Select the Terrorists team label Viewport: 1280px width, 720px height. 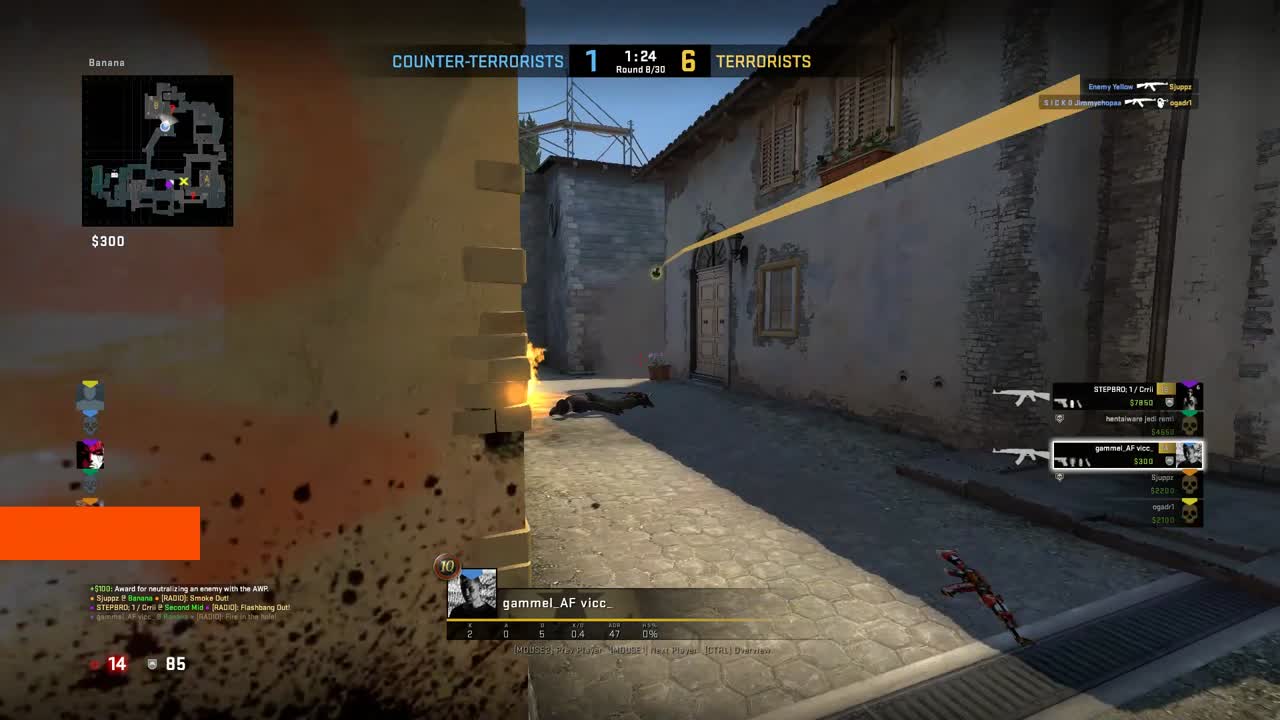tap(763, 62)
